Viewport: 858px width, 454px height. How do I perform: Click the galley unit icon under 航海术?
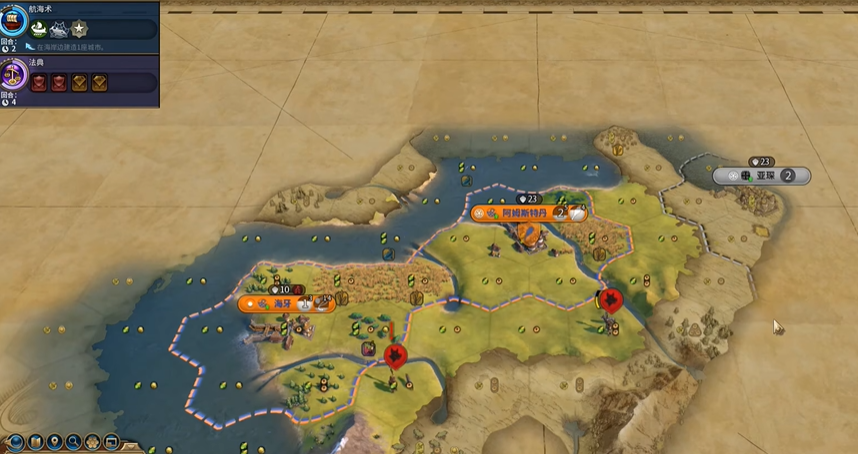coord(39,29)
